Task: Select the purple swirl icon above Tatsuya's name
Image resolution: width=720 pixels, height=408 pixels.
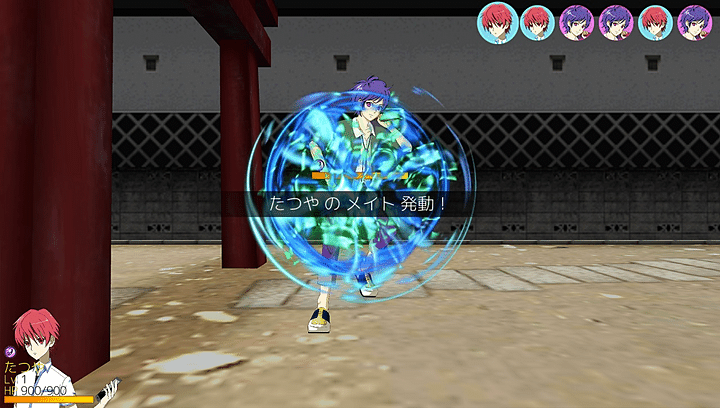Action: (x=9, y=351)
